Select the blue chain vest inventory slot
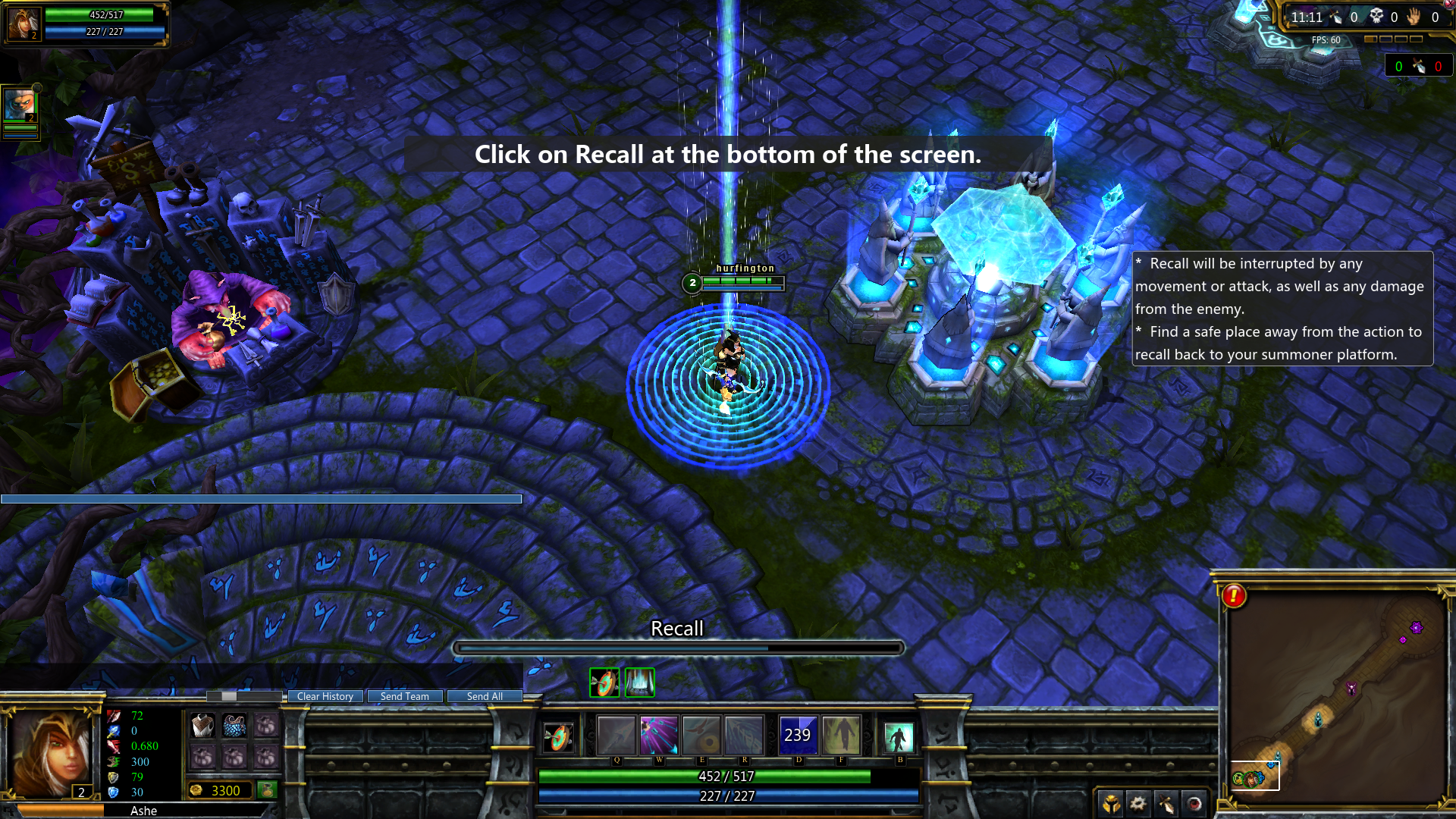 click(234, 726)
